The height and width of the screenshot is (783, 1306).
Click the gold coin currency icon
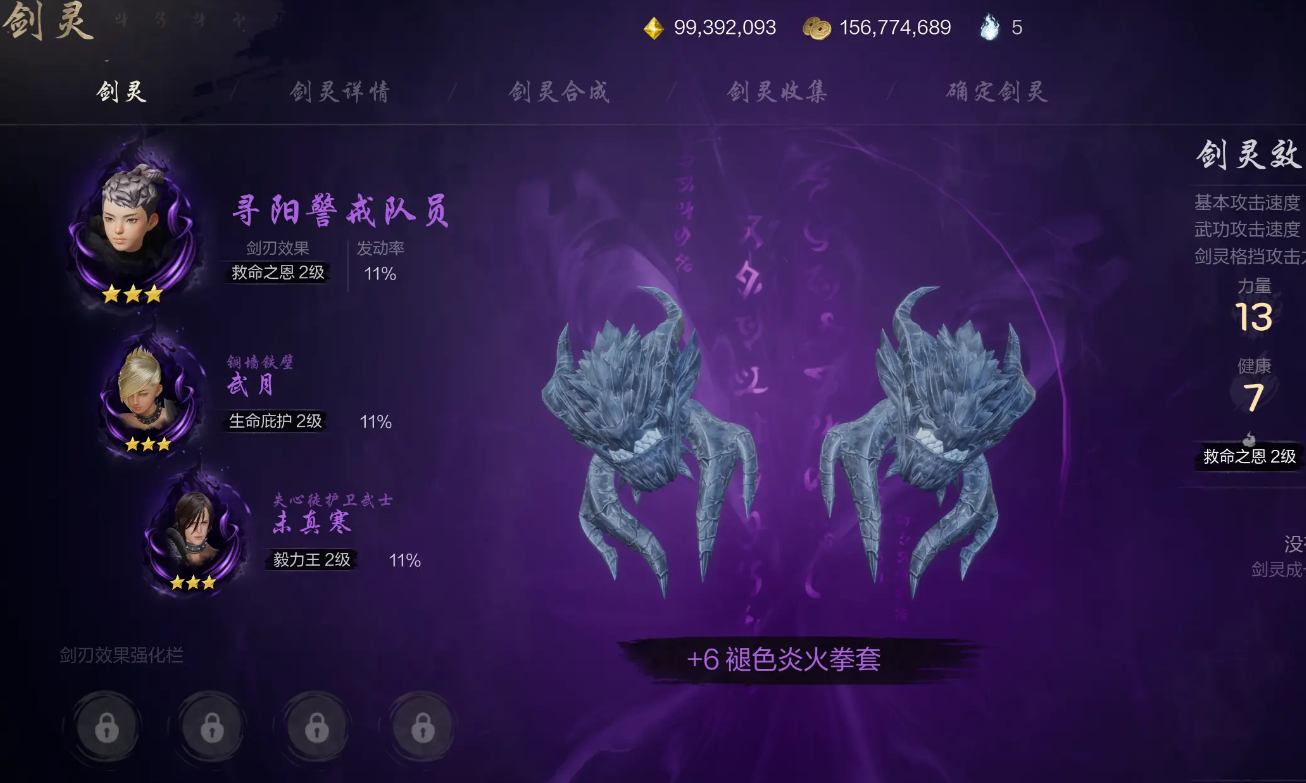click(x=817, y=28)
